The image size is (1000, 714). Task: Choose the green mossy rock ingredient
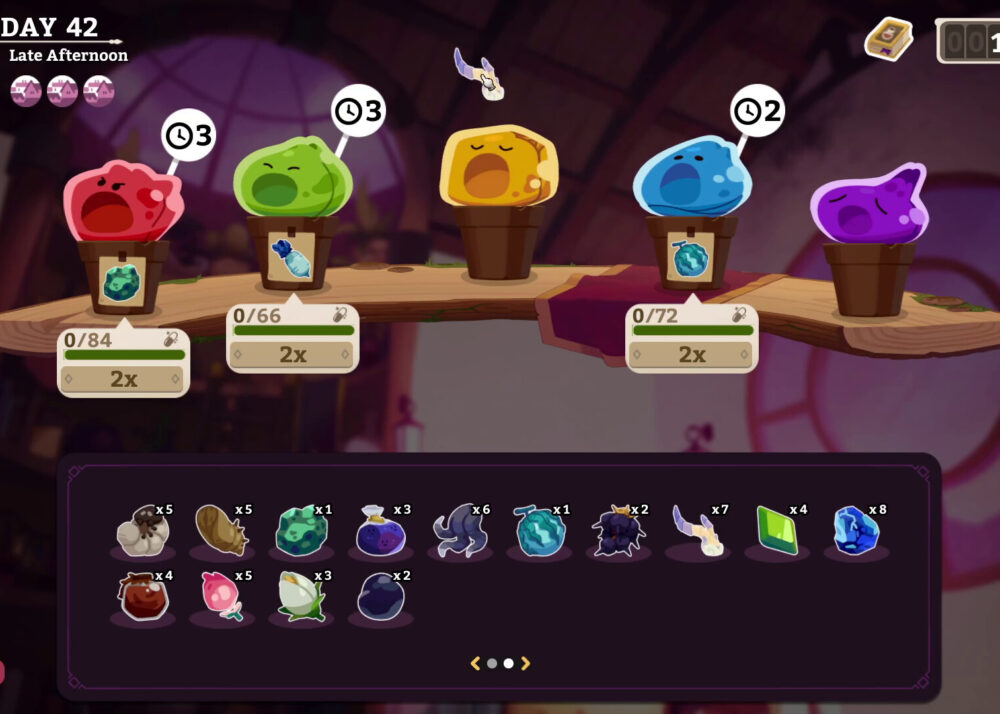(x=301, y=530)
